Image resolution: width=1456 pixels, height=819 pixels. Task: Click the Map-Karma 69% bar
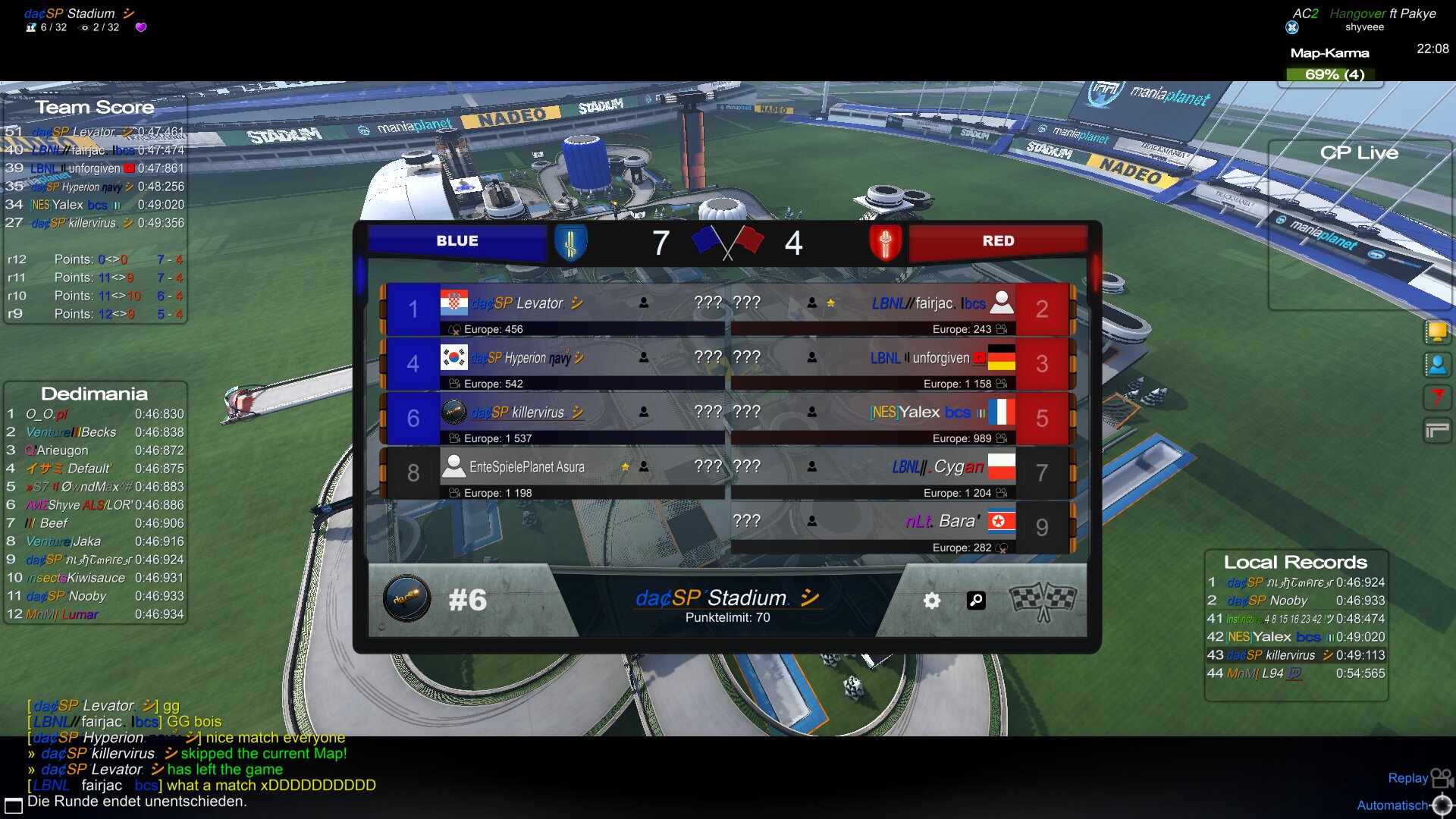(x=1334, y=74)
